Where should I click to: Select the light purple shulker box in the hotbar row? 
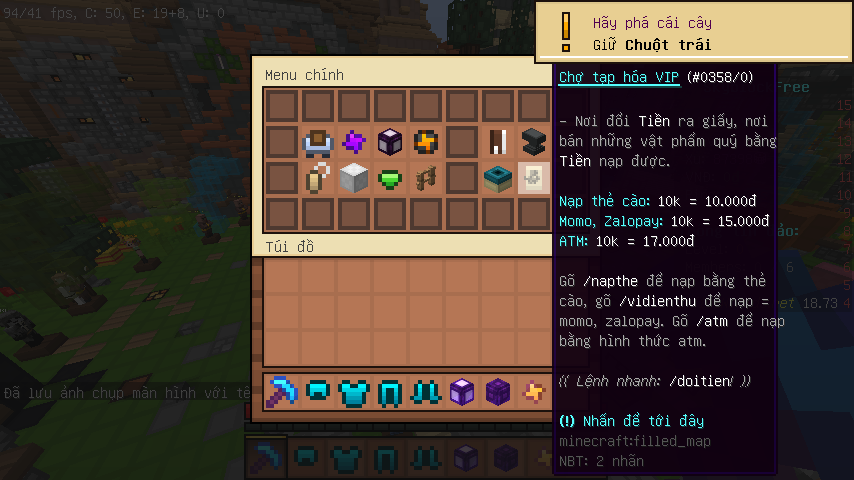click(x=462, y=391)
